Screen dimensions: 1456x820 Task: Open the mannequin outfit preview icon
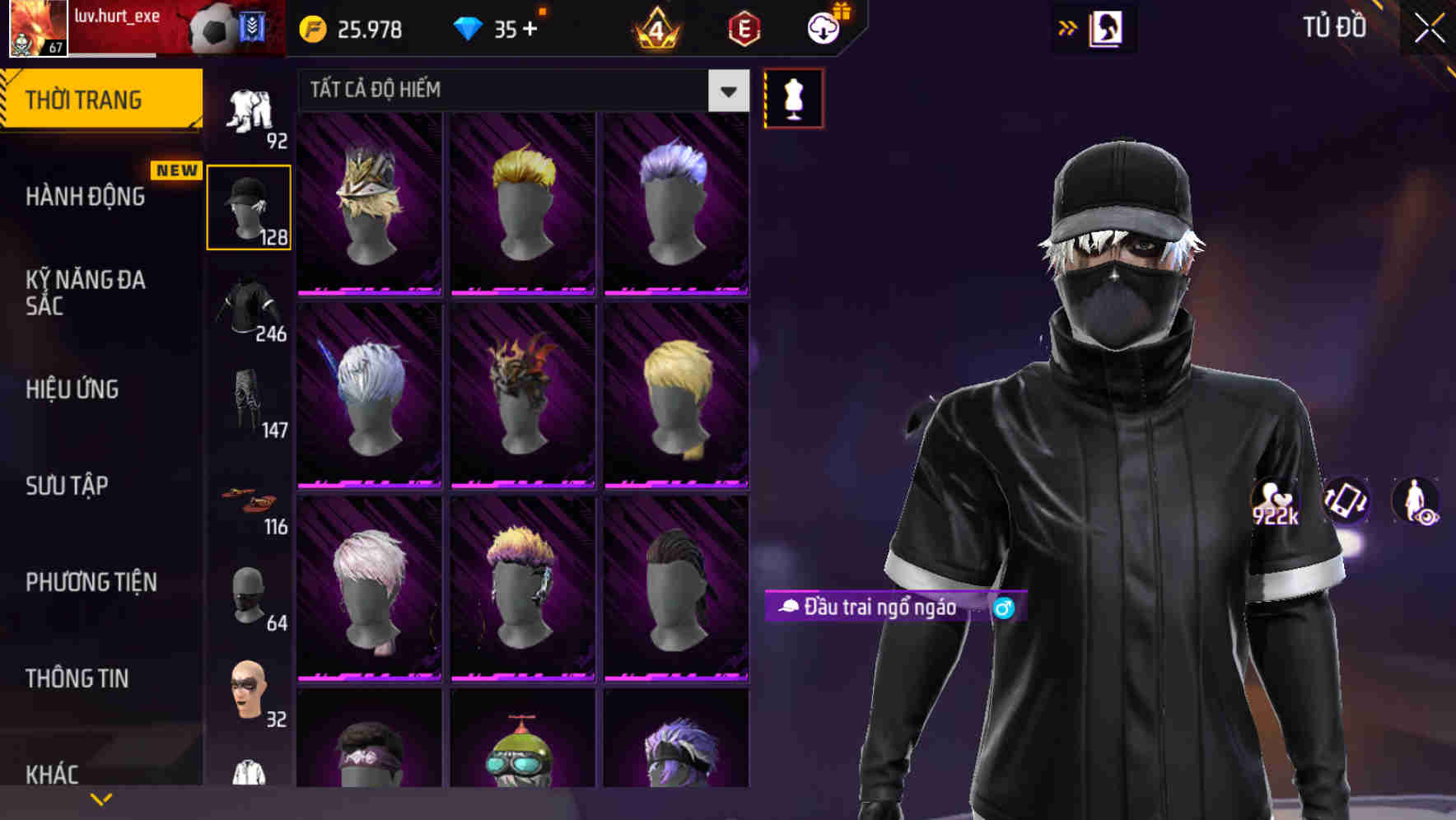pyautogui.click(x=793, y=96)
